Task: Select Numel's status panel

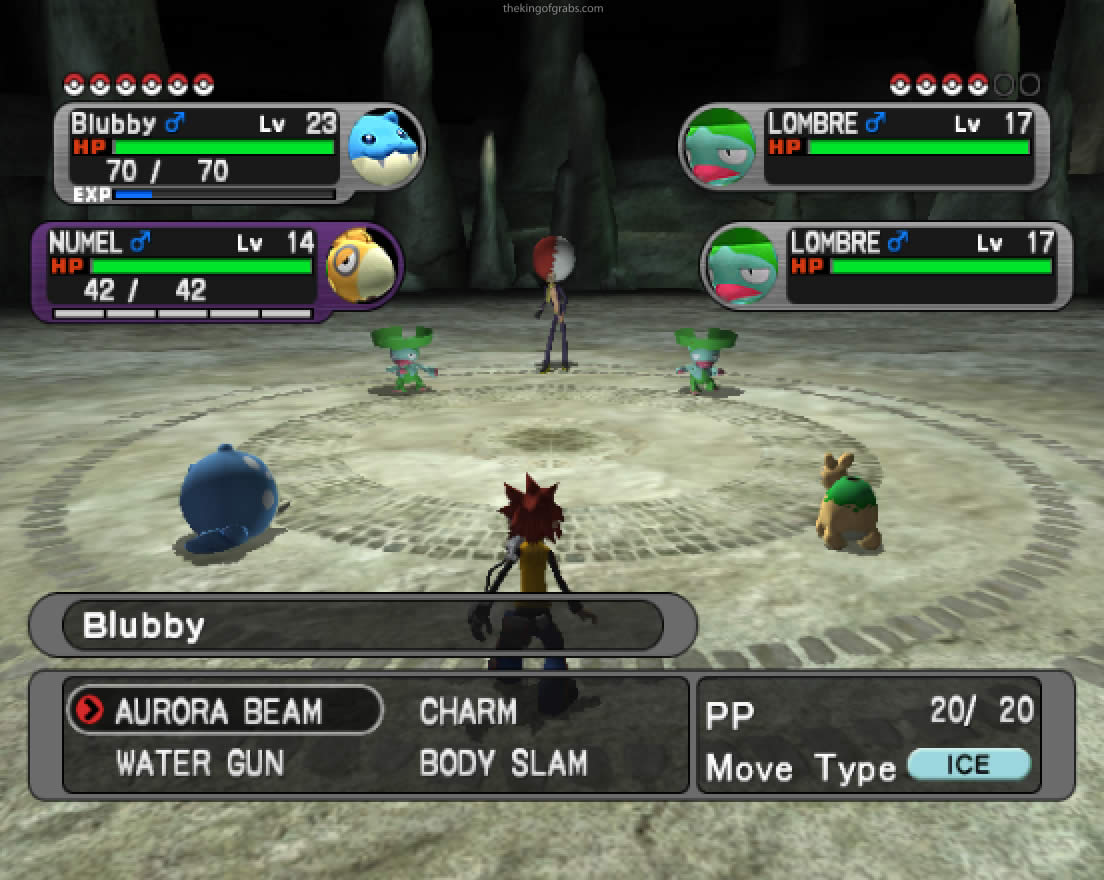Action: tap(215, 272)
